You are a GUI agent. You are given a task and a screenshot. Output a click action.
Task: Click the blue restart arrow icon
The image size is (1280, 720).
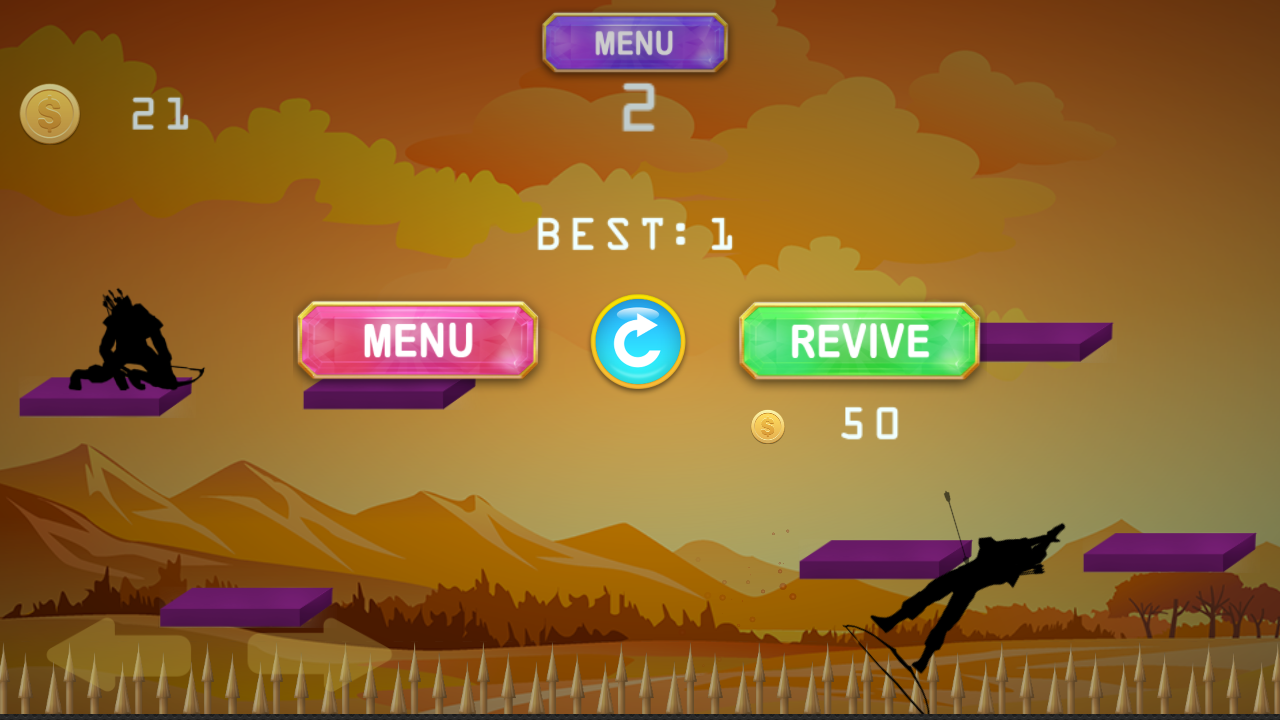tap(638, 341)
